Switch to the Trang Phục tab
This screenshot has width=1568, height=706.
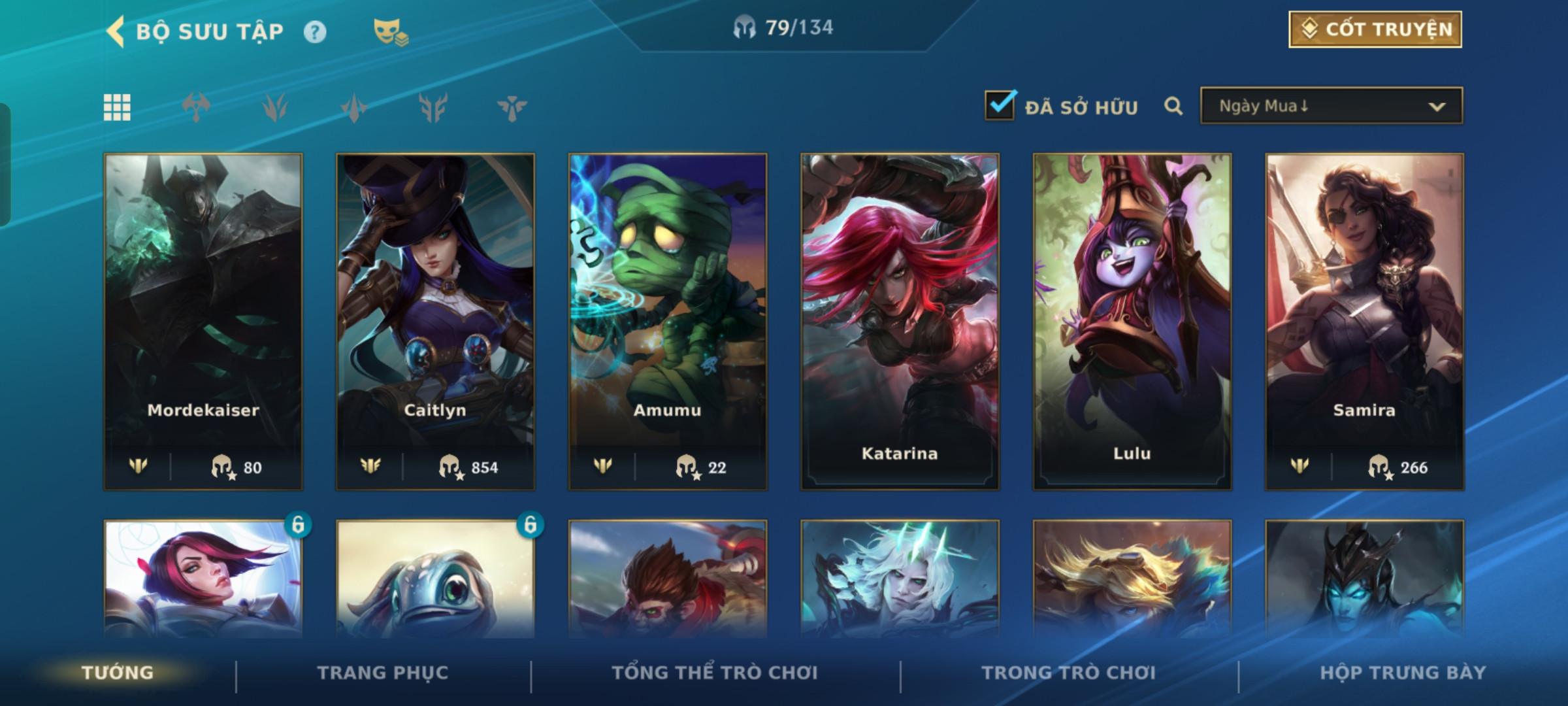click(x=383, y=673)
